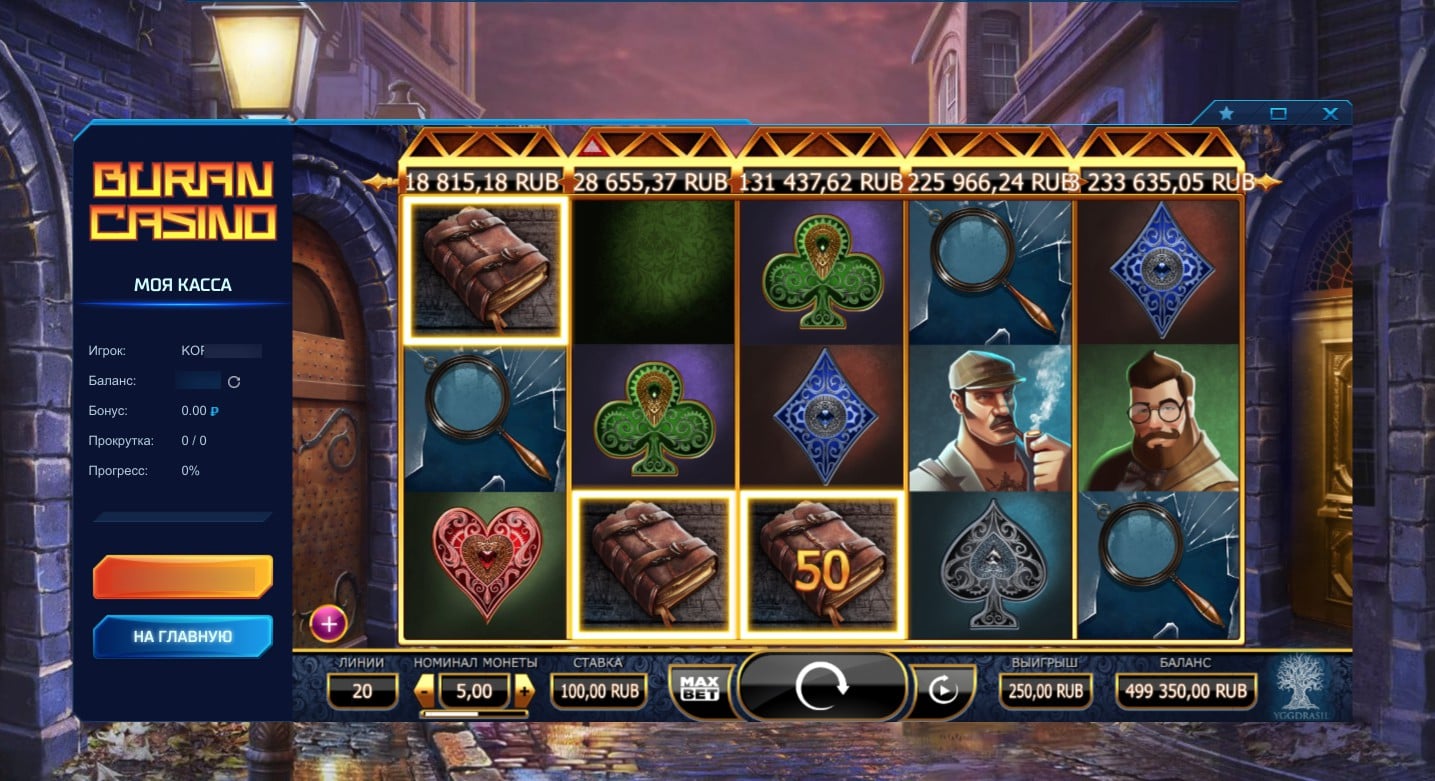
Task: Click the Buran Casino logo
Action: coord(183,201)
